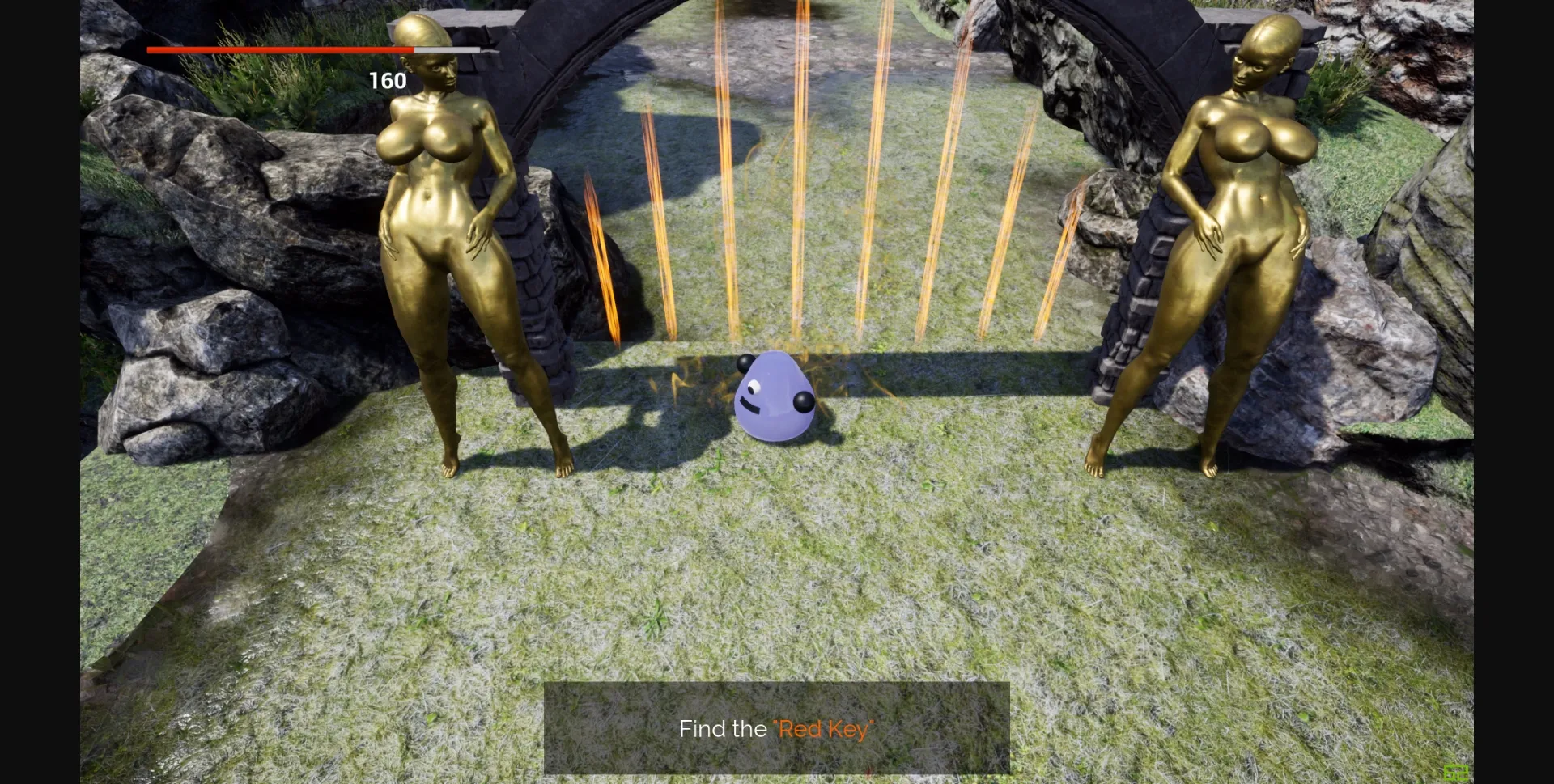Click the 160 health counter

click(x=388, y=80)
